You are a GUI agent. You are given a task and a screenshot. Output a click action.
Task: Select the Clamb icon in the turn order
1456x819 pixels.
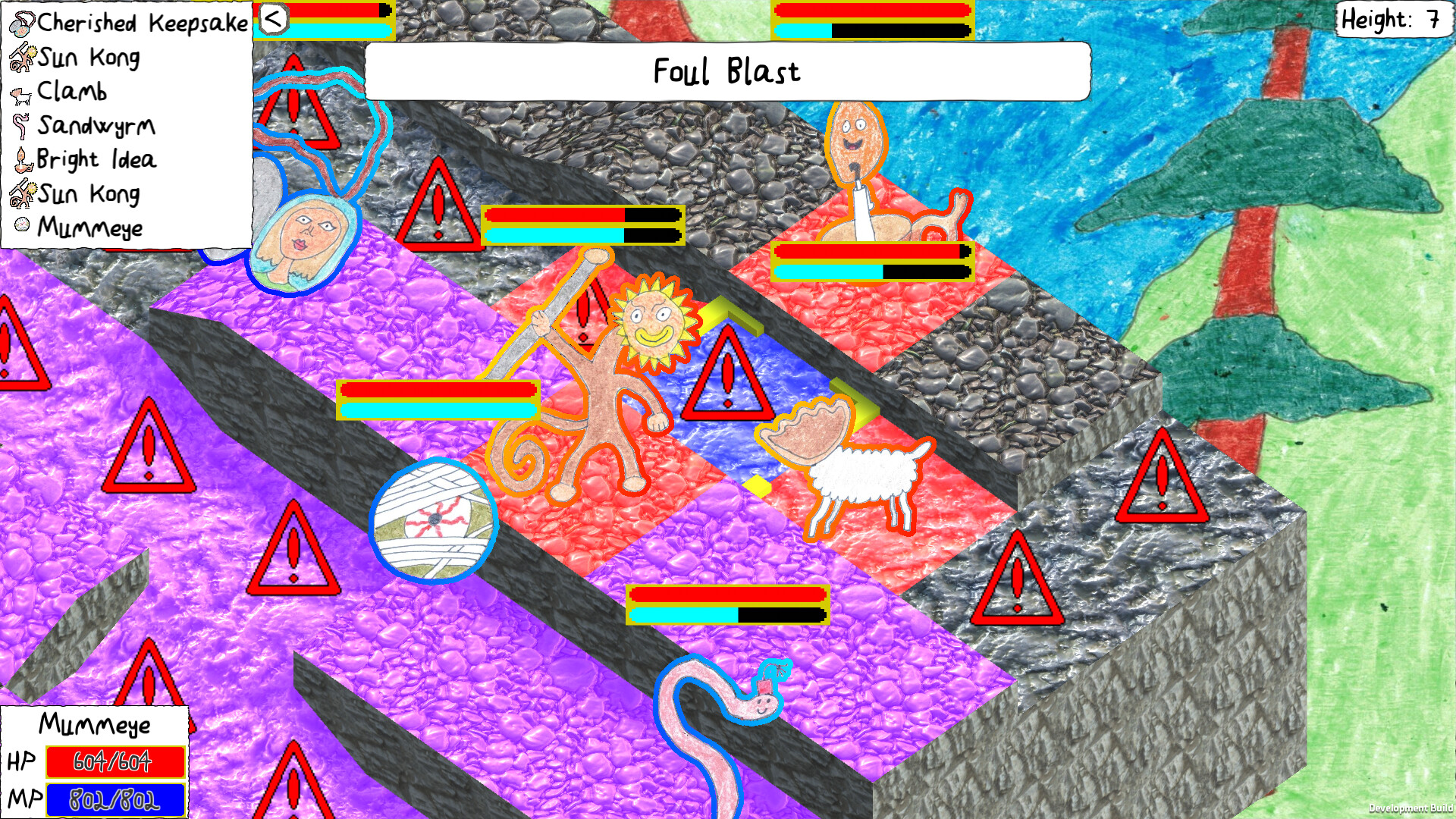(x=20, y=91)
